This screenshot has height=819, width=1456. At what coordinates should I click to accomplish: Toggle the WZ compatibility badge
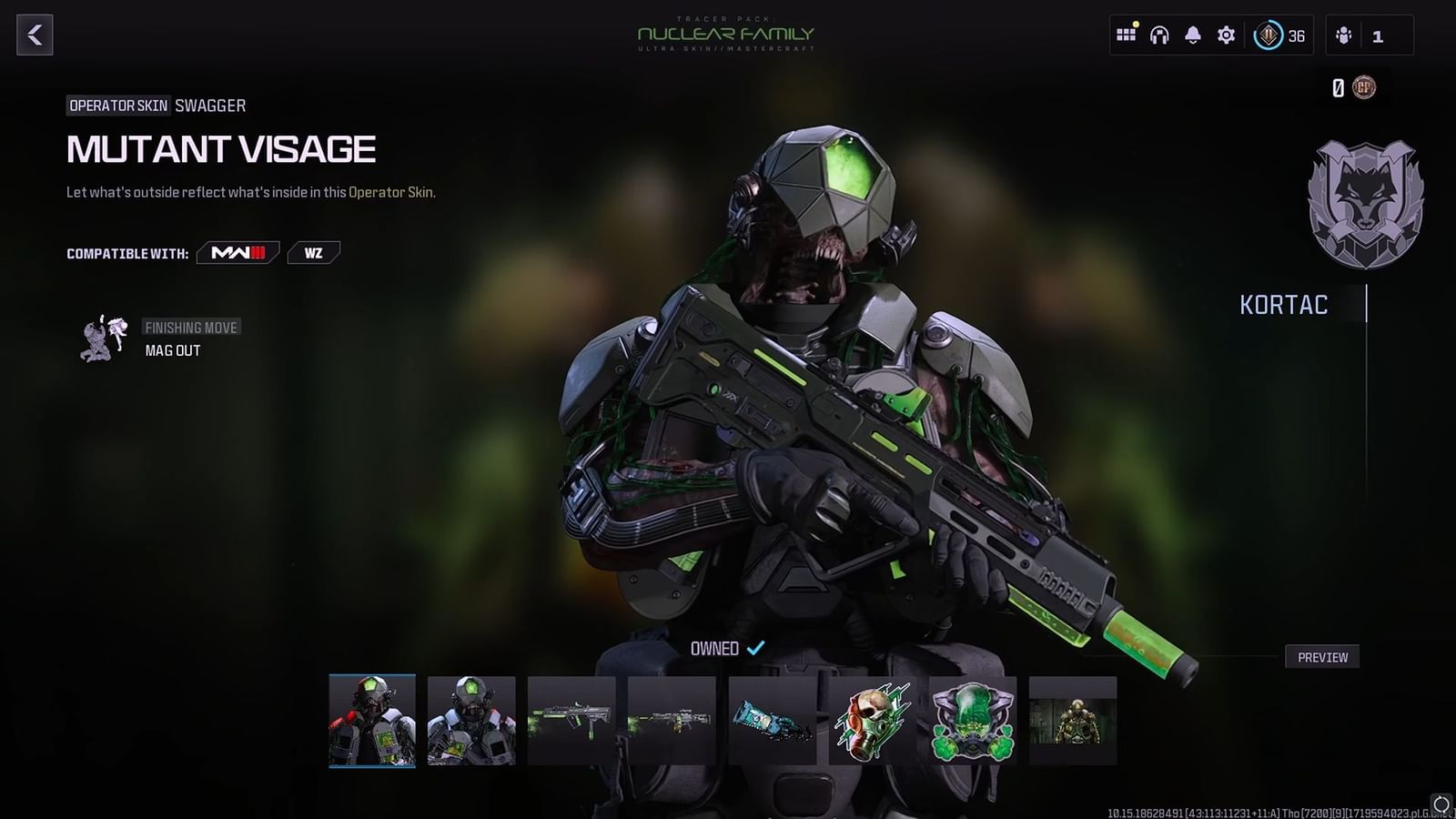tap(313, 253)
